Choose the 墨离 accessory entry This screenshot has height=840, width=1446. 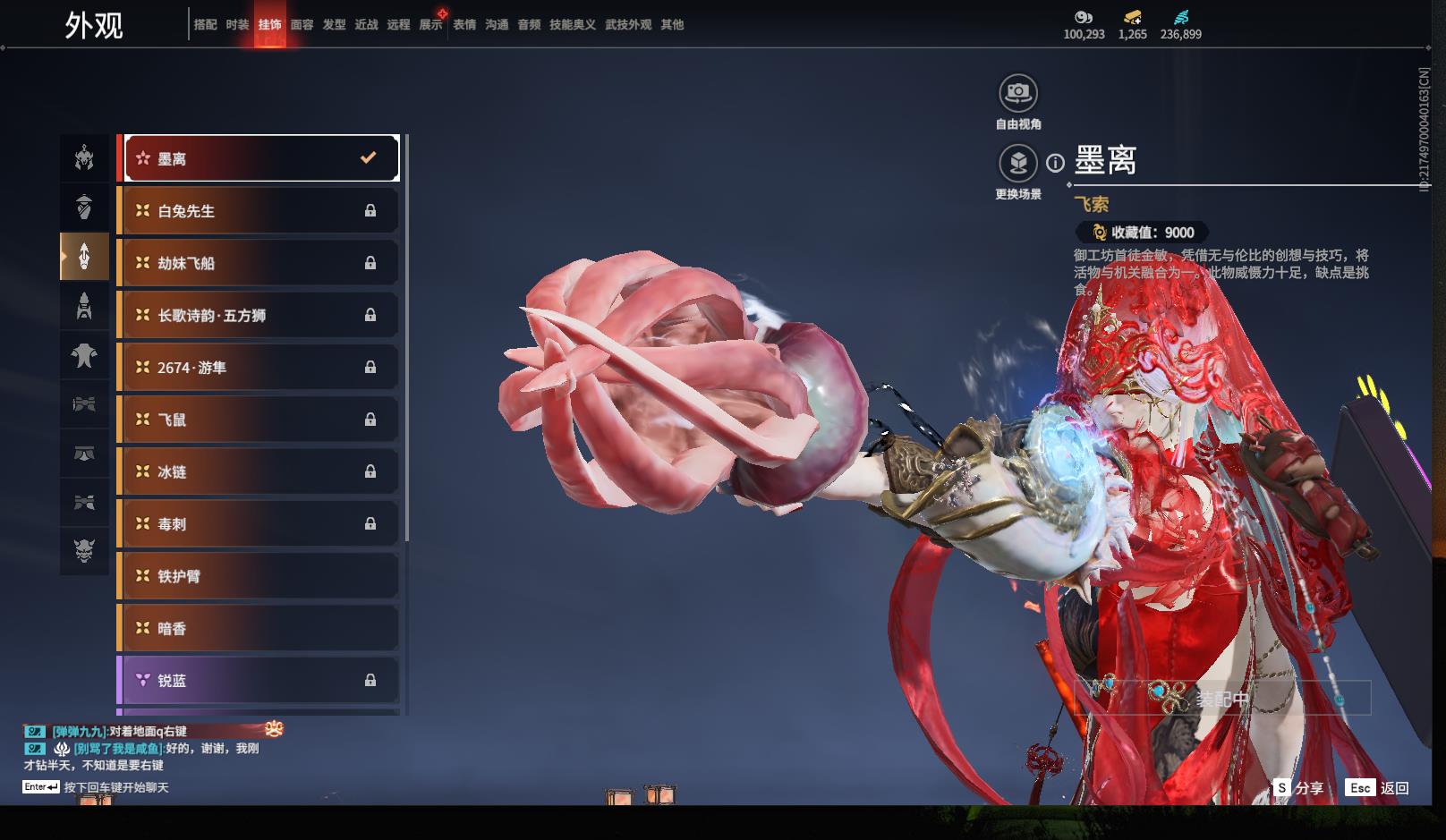(x=259, y=158)
